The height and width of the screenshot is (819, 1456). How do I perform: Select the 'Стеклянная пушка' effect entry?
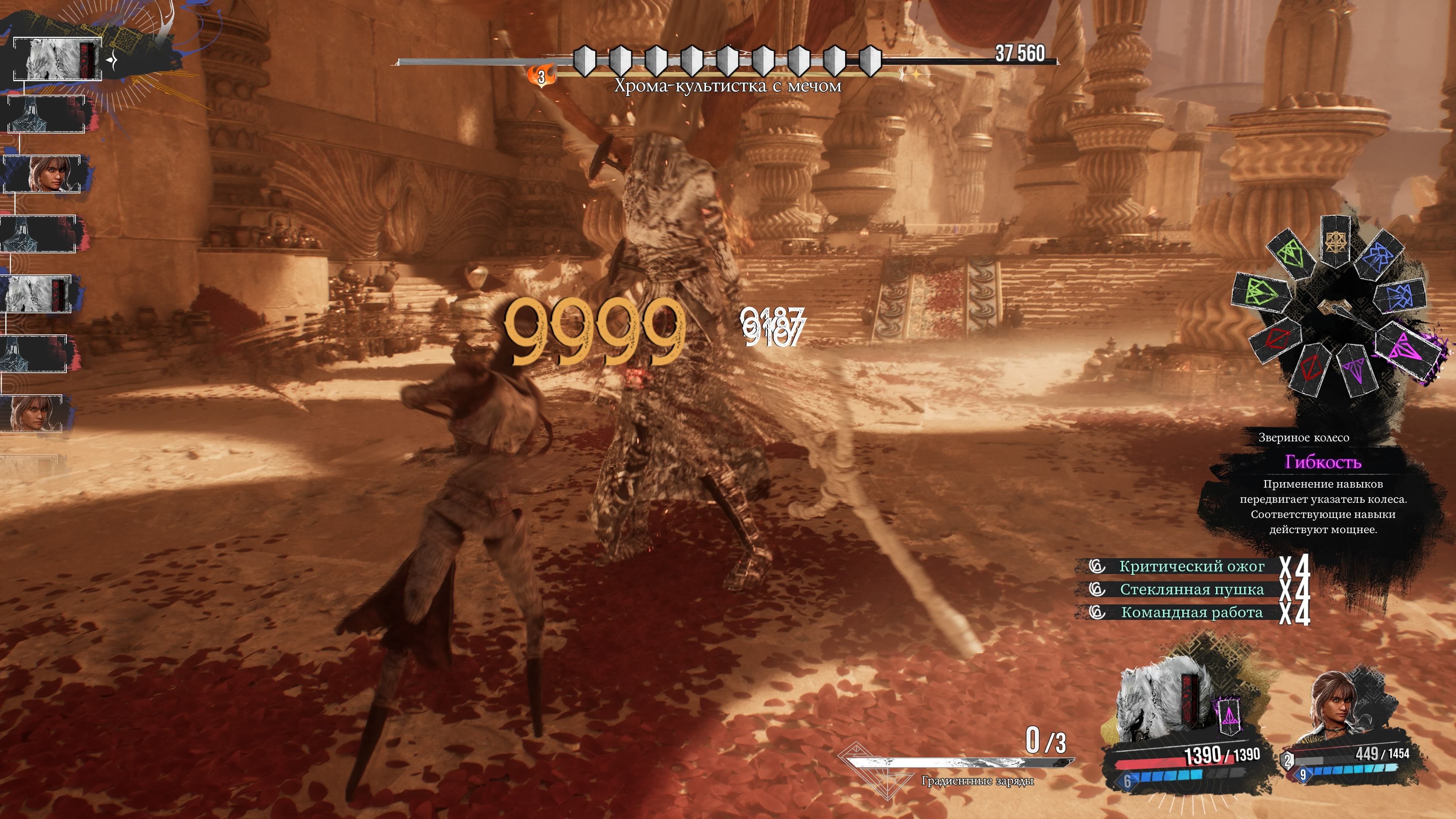coord(1191,590)
